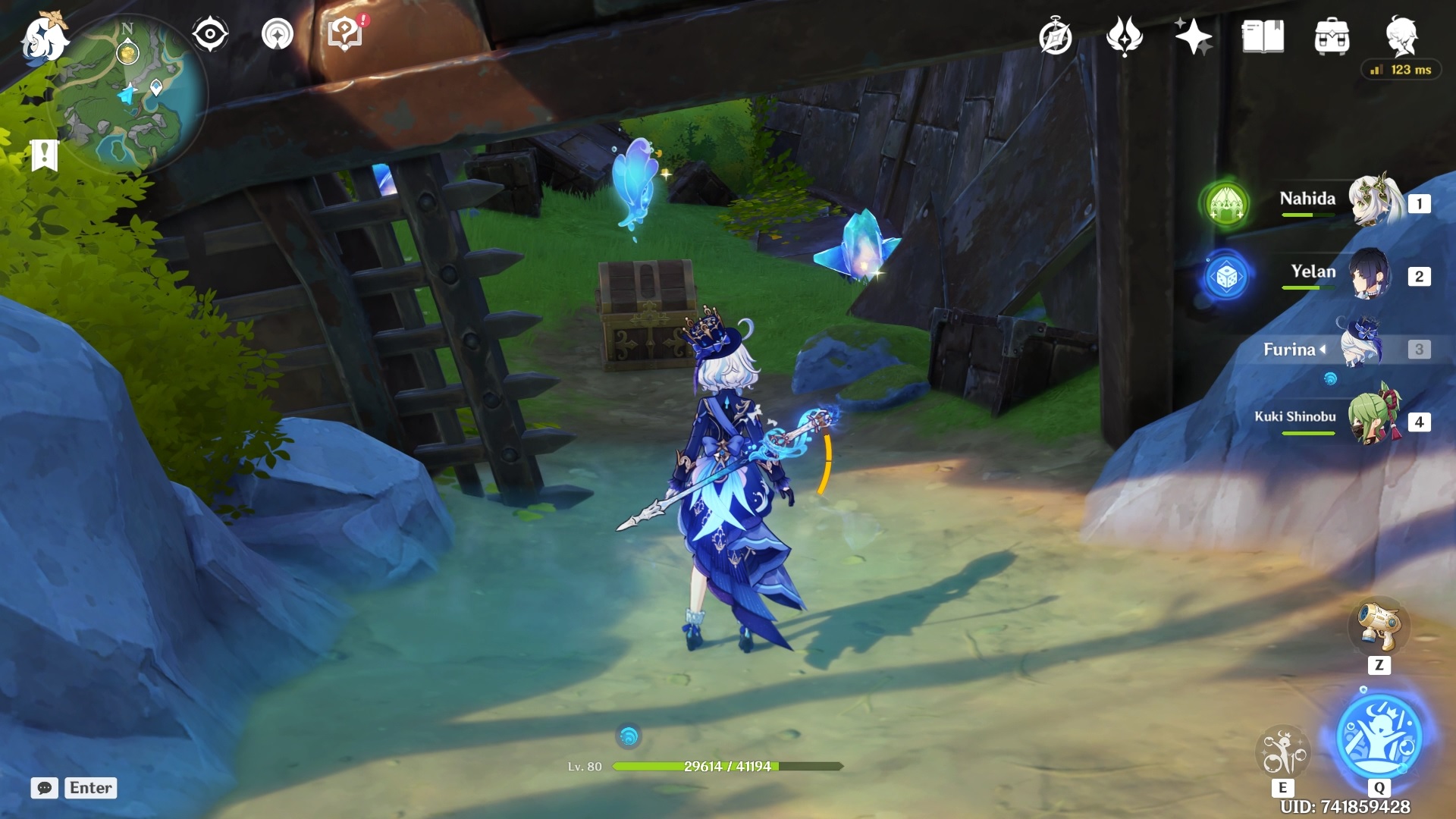Open the quest bookmark marker icon

45,155
